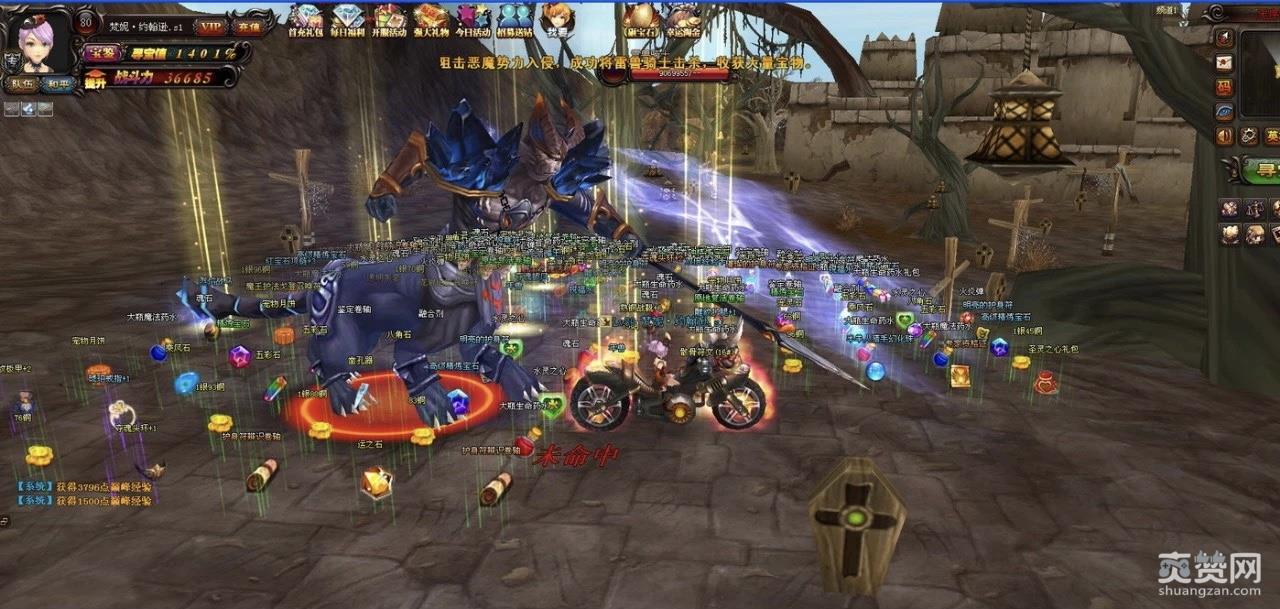Toggle the sound speaker icon
The width and height of the screenshot is (1280, 609).
[x=1225, y=135]
